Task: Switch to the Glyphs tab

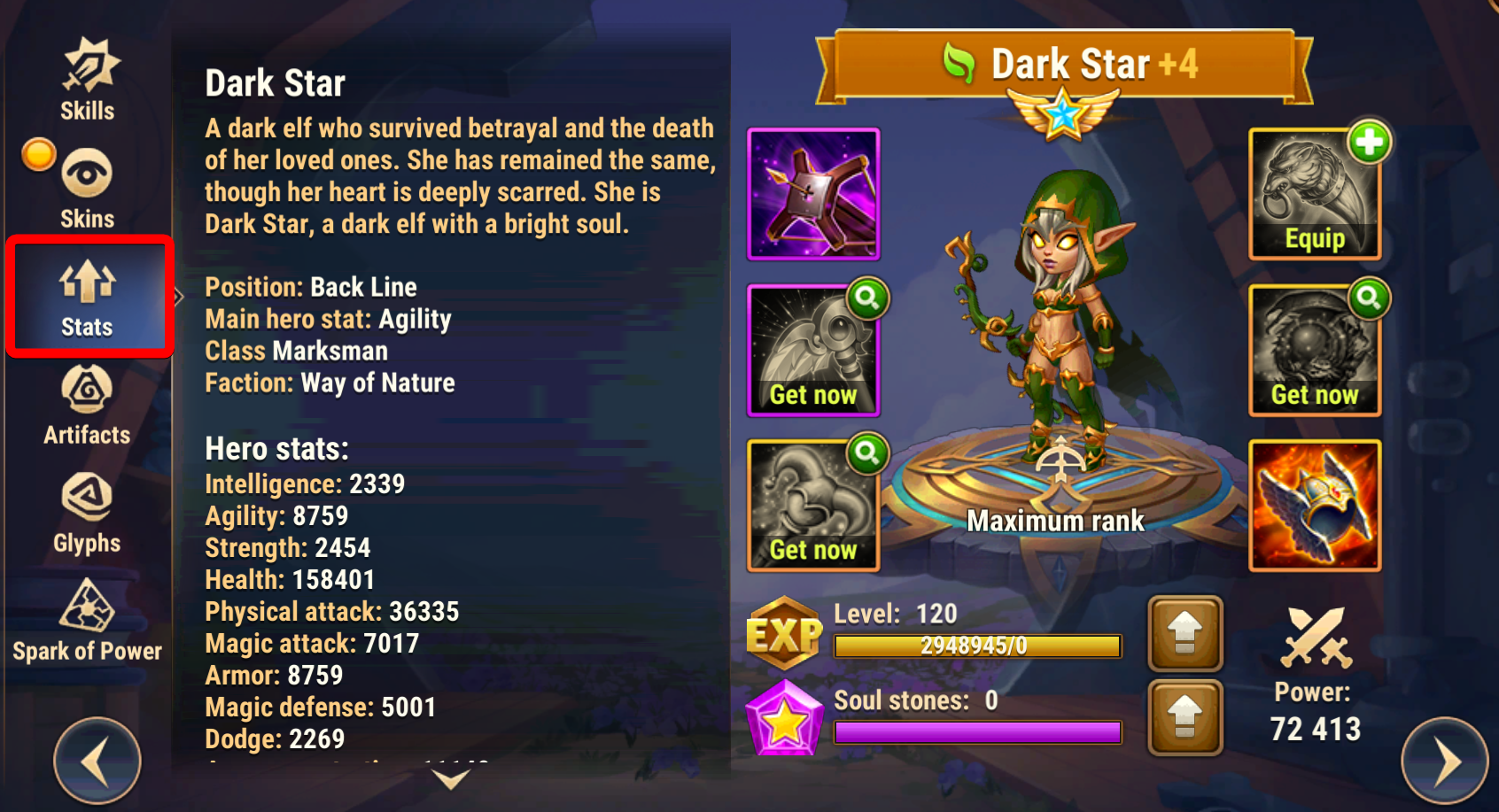Action: coord(87,514)
